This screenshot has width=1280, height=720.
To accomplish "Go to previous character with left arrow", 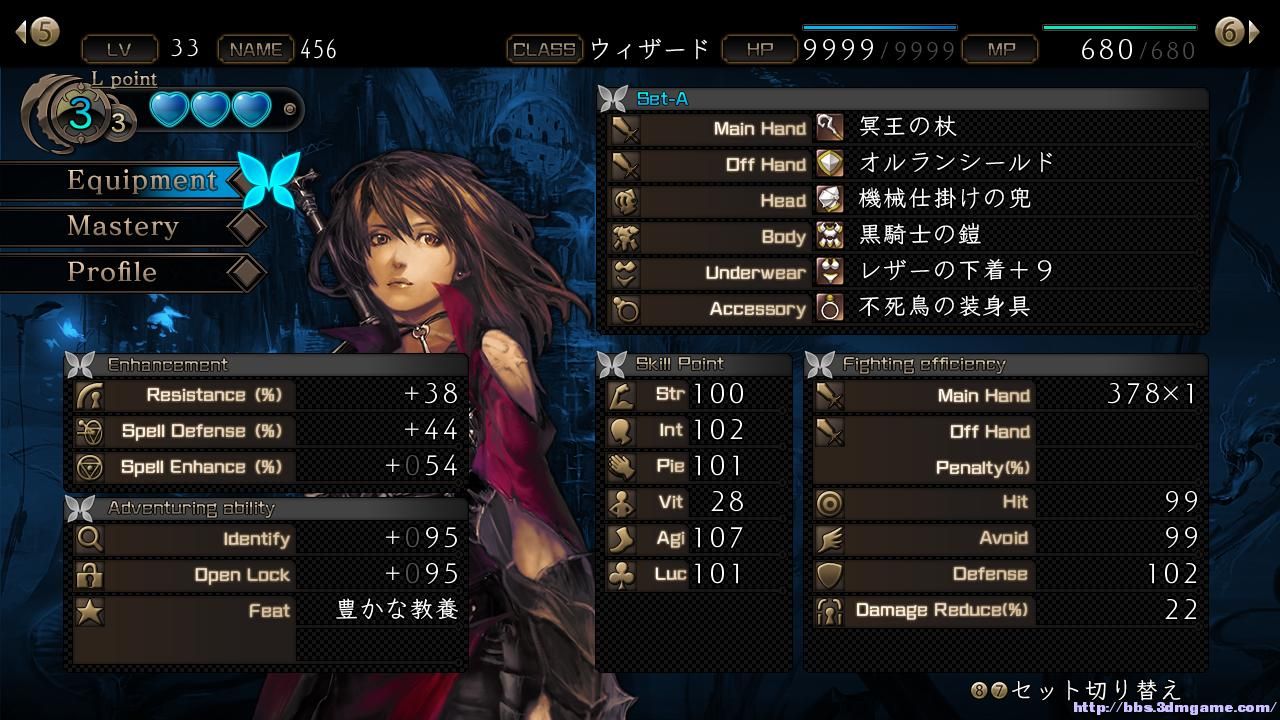I will [37, 32].
